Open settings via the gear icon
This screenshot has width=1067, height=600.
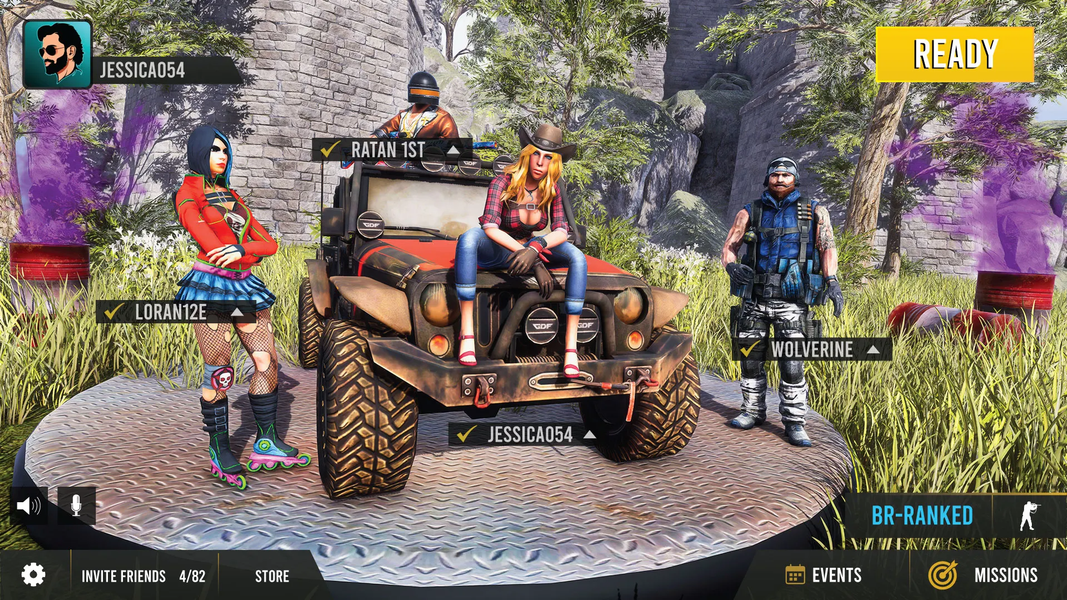(33, 575)
